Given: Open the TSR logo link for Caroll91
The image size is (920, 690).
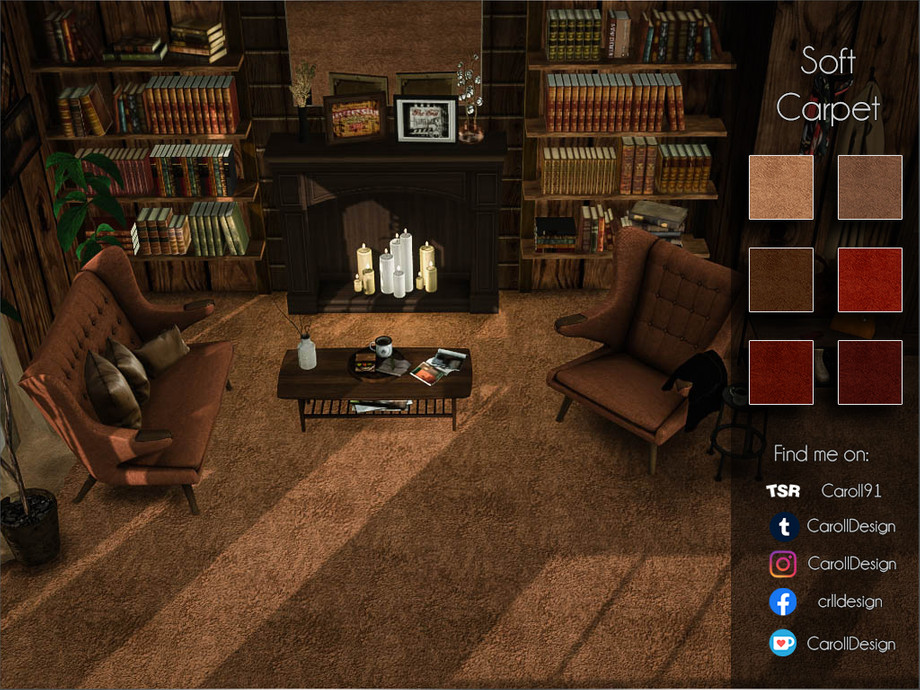Looking at the screenshot, I should tap(782, 491).
